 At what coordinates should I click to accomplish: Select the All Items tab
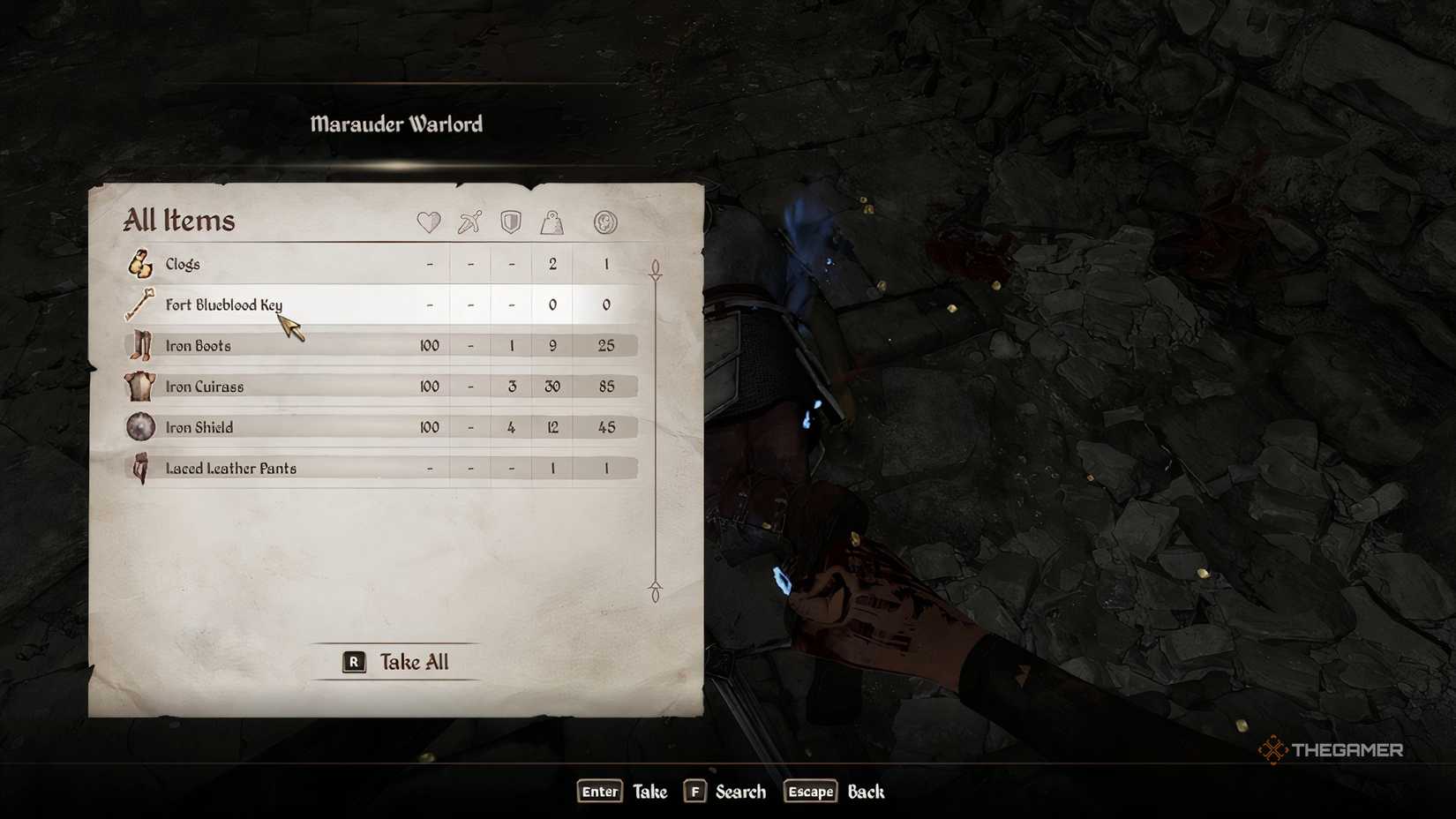177,221
